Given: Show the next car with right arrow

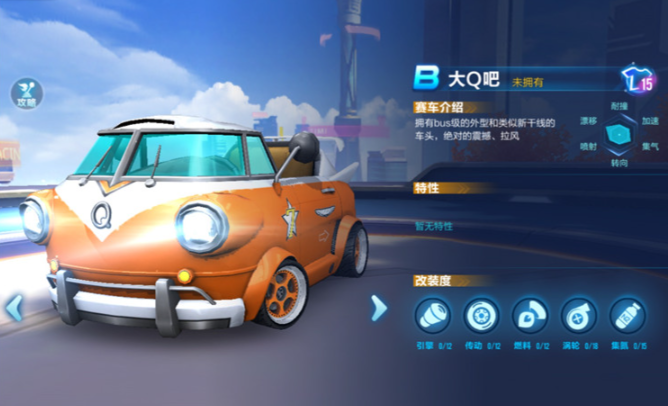Looking at the screenshot, I should pyautogui.click(x=378, y=307).
